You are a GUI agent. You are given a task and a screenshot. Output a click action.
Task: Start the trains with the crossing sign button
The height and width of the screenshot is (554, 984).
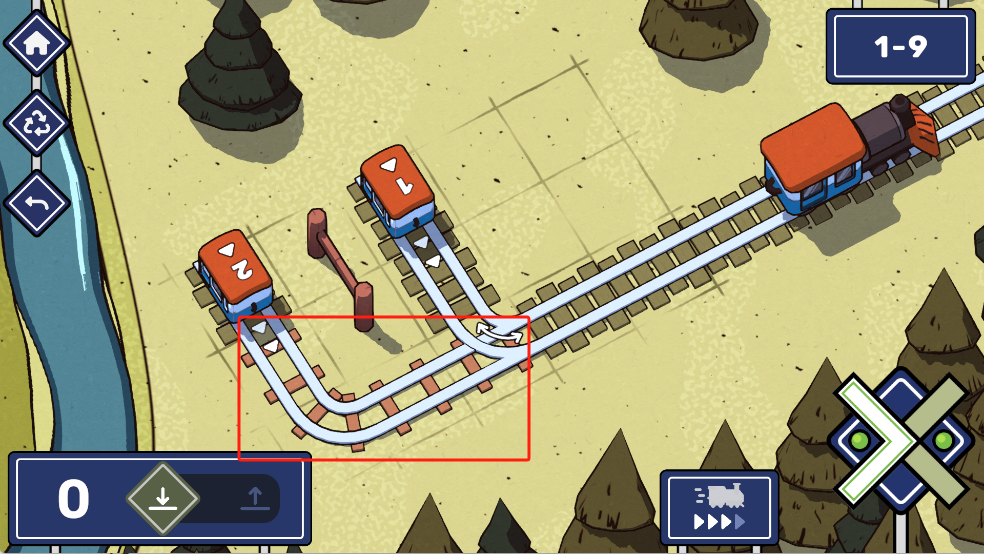(x=900, y=441)
